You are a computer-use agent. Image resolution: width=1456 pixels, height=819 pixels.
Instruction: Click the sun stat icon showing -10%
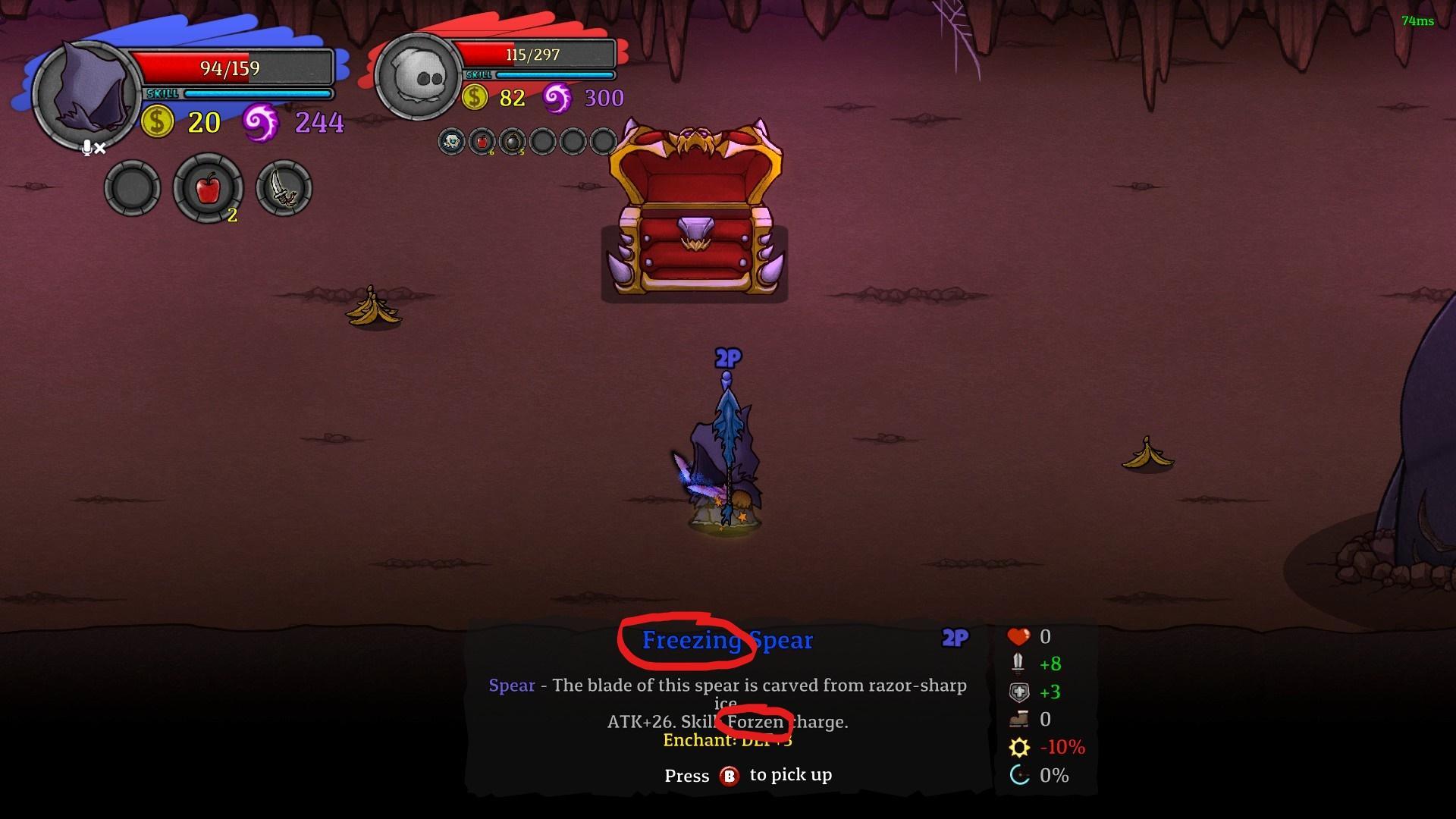click(x=1019, y=747)
